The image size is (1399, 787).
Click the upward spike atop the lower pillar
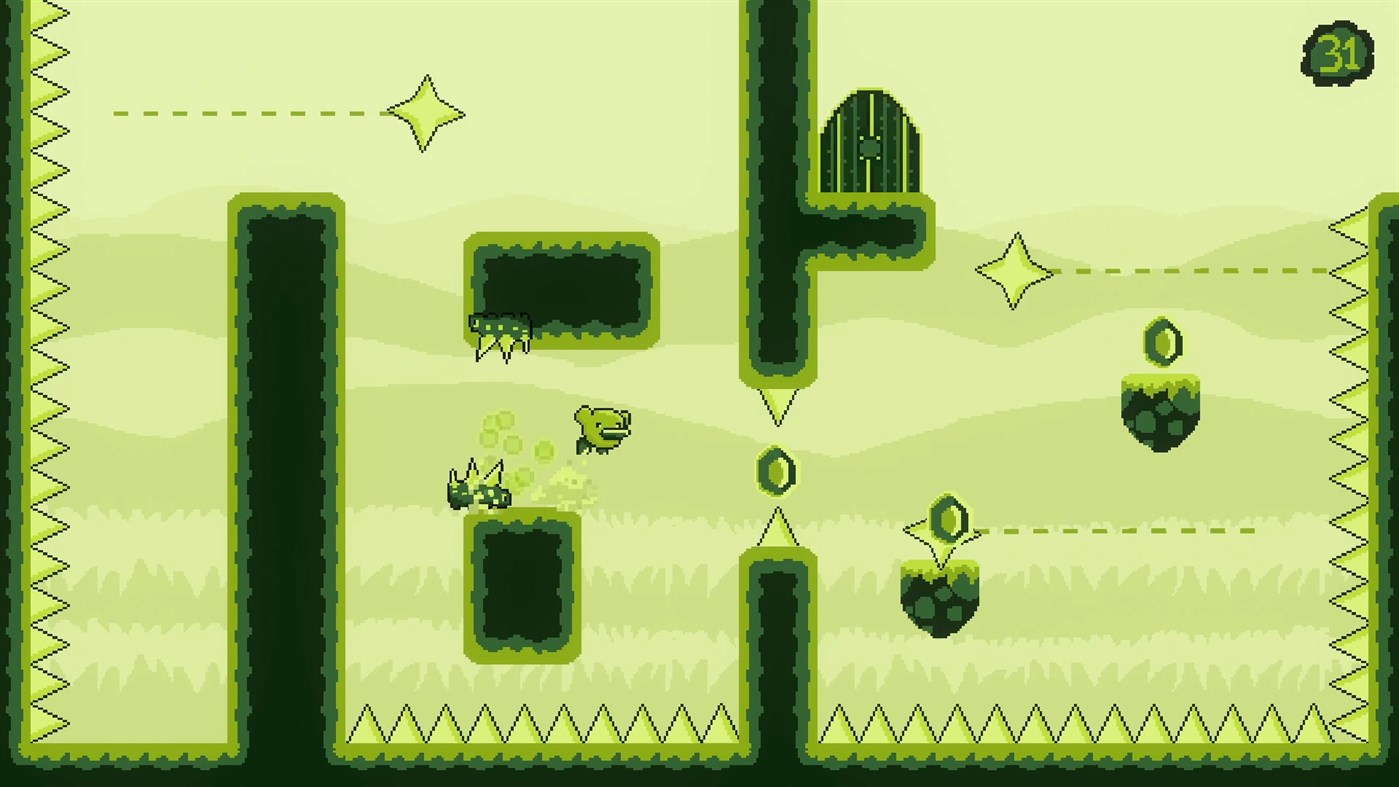[x=776, y=527]
